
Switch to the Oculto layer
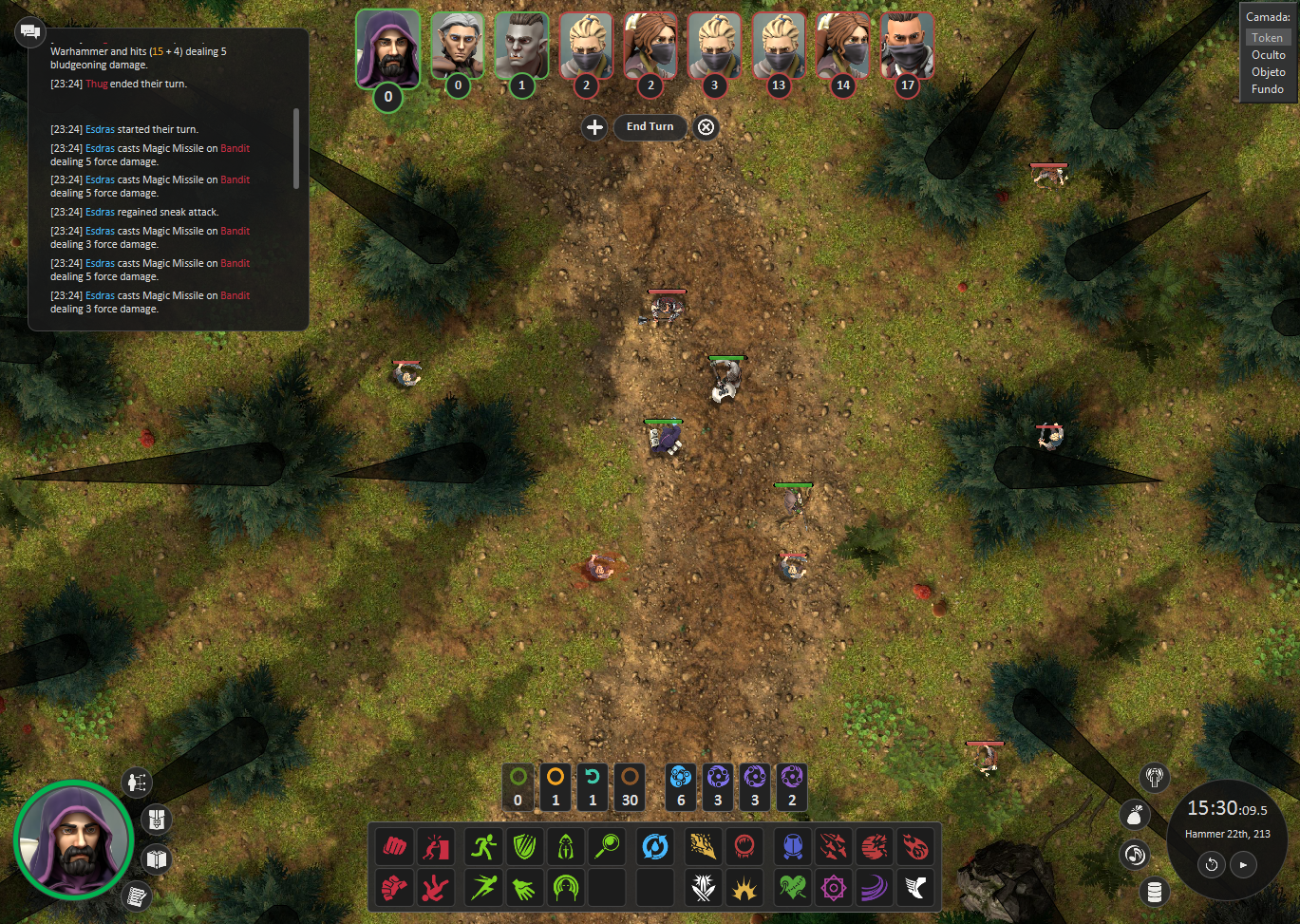pos(1268,55)
